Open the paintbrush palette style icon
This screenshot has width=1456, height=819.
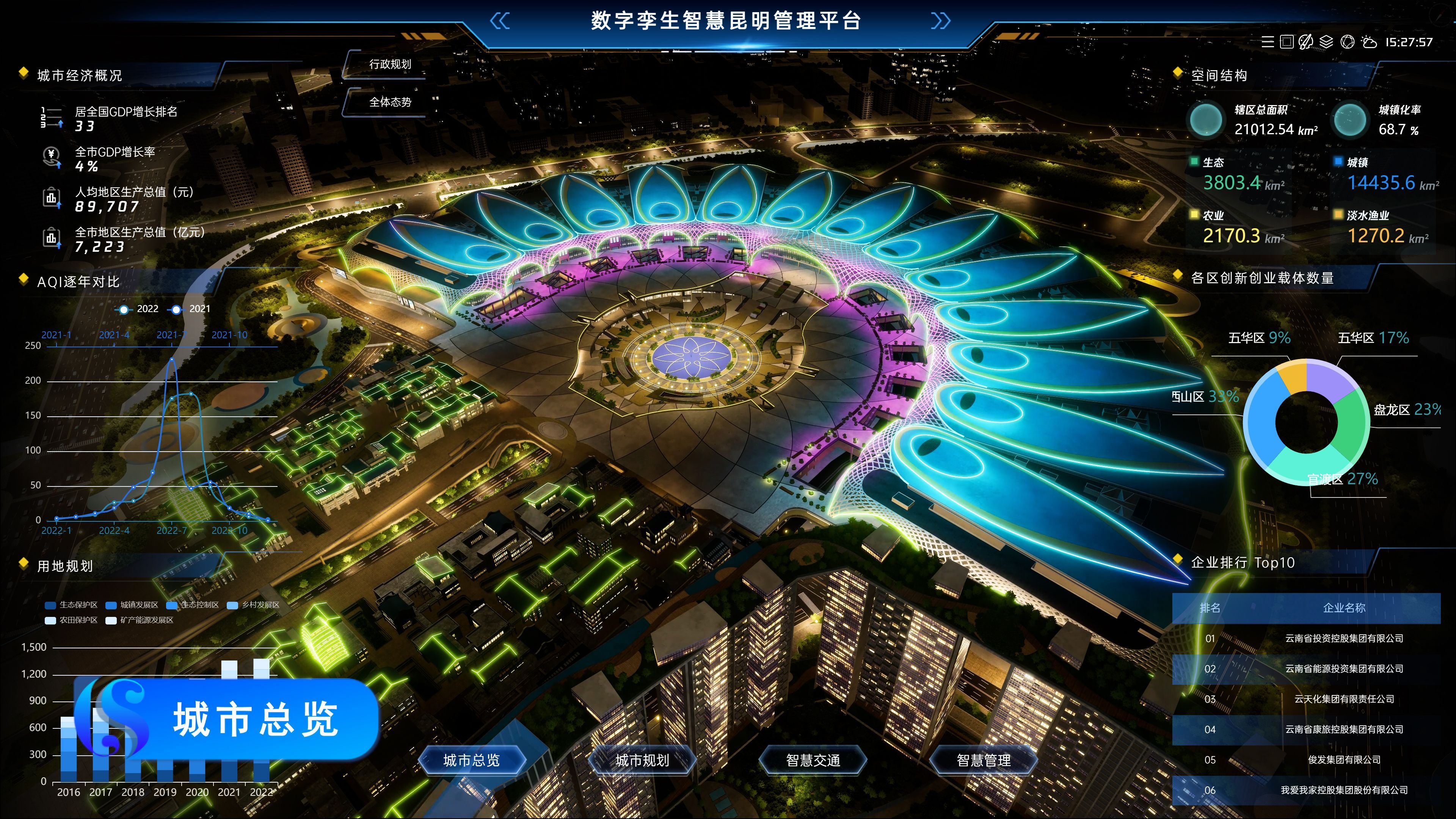pos(1305,42)
